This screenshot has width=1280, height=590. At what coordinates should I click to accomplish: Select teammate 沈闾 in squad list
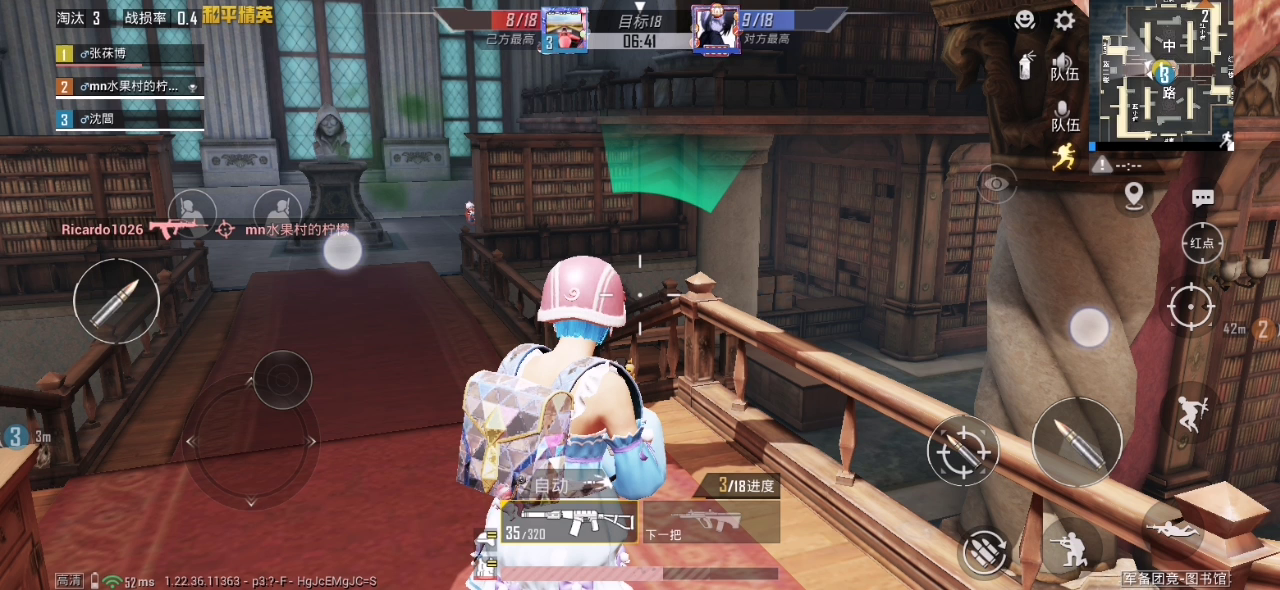point(130,120)
